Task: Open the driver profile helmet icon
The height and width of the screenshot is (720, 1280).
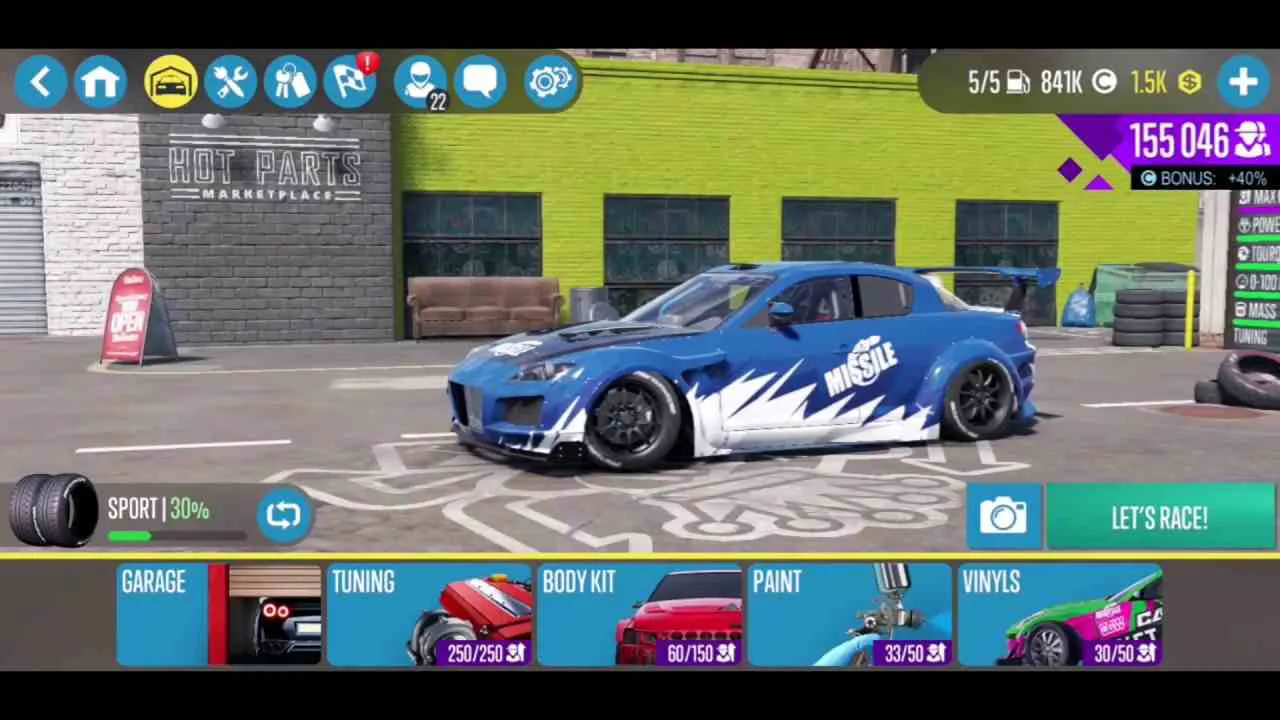Action: 420,81
